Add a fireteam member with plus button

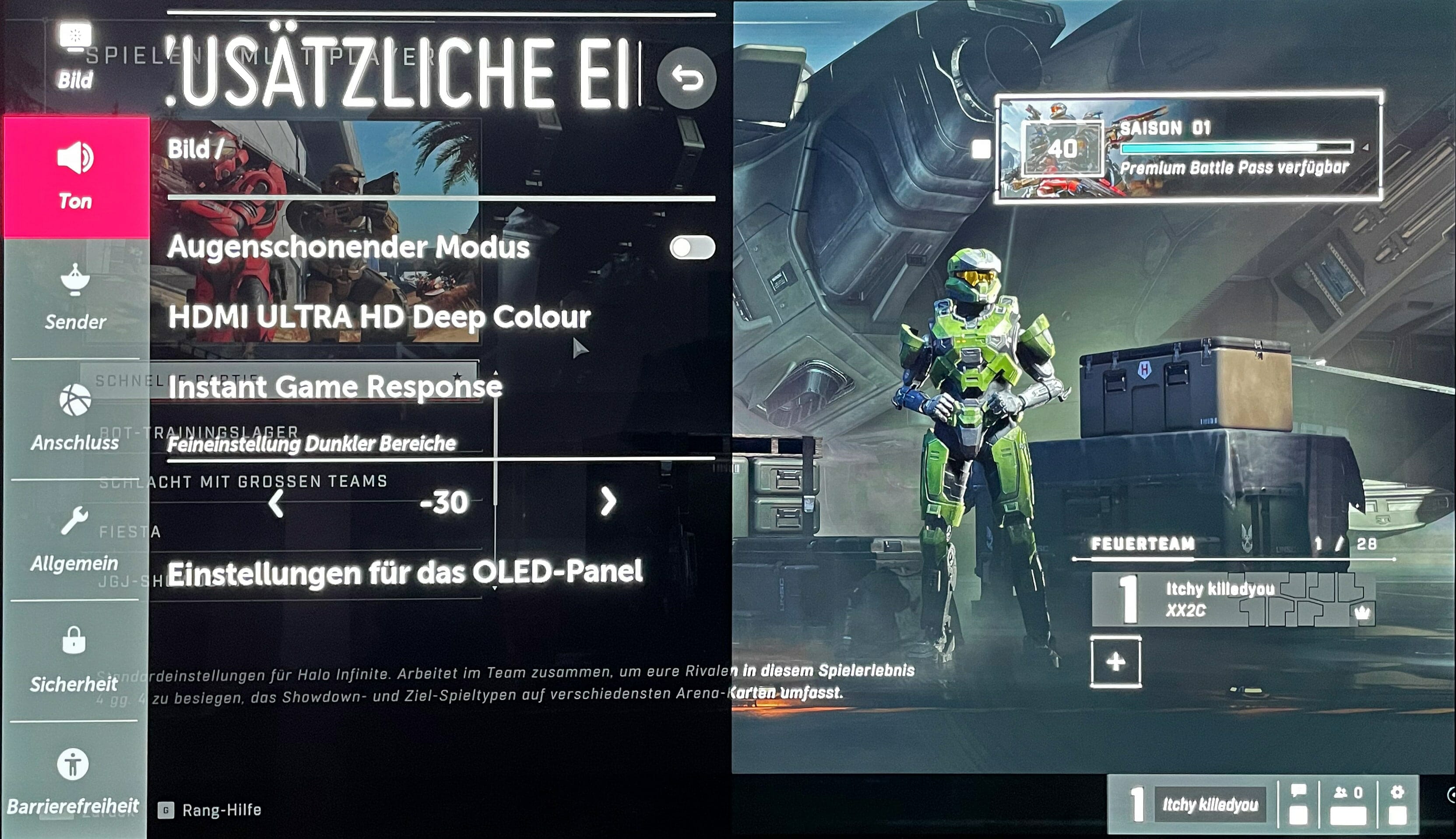coord(1115,662)
